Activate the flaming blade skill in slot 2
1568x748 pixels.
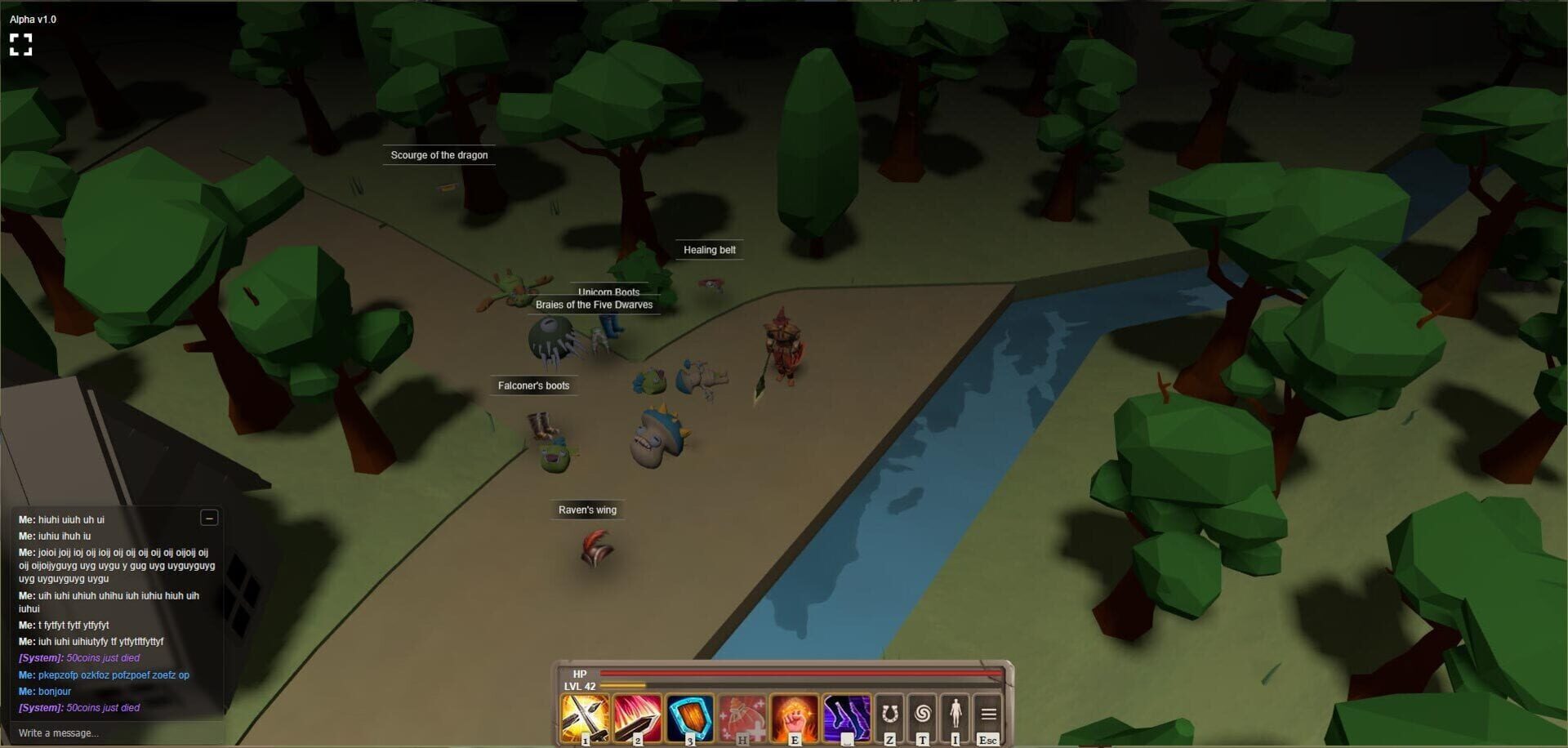[638, 717]
